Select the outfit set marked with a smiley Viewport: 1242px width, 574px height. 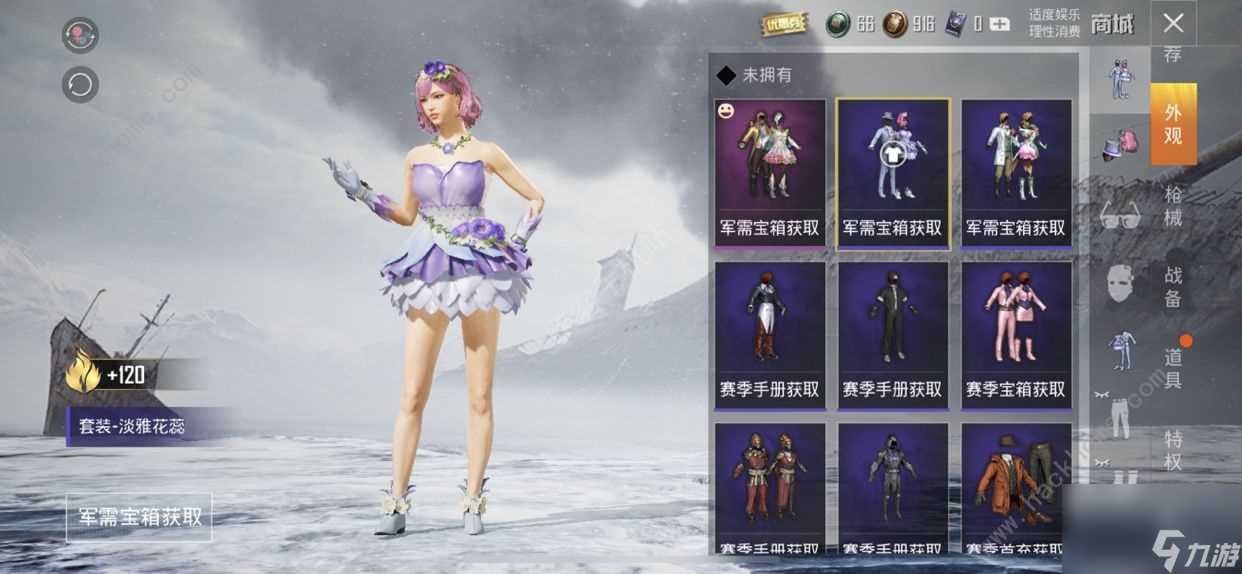click(x=770, y=172)
